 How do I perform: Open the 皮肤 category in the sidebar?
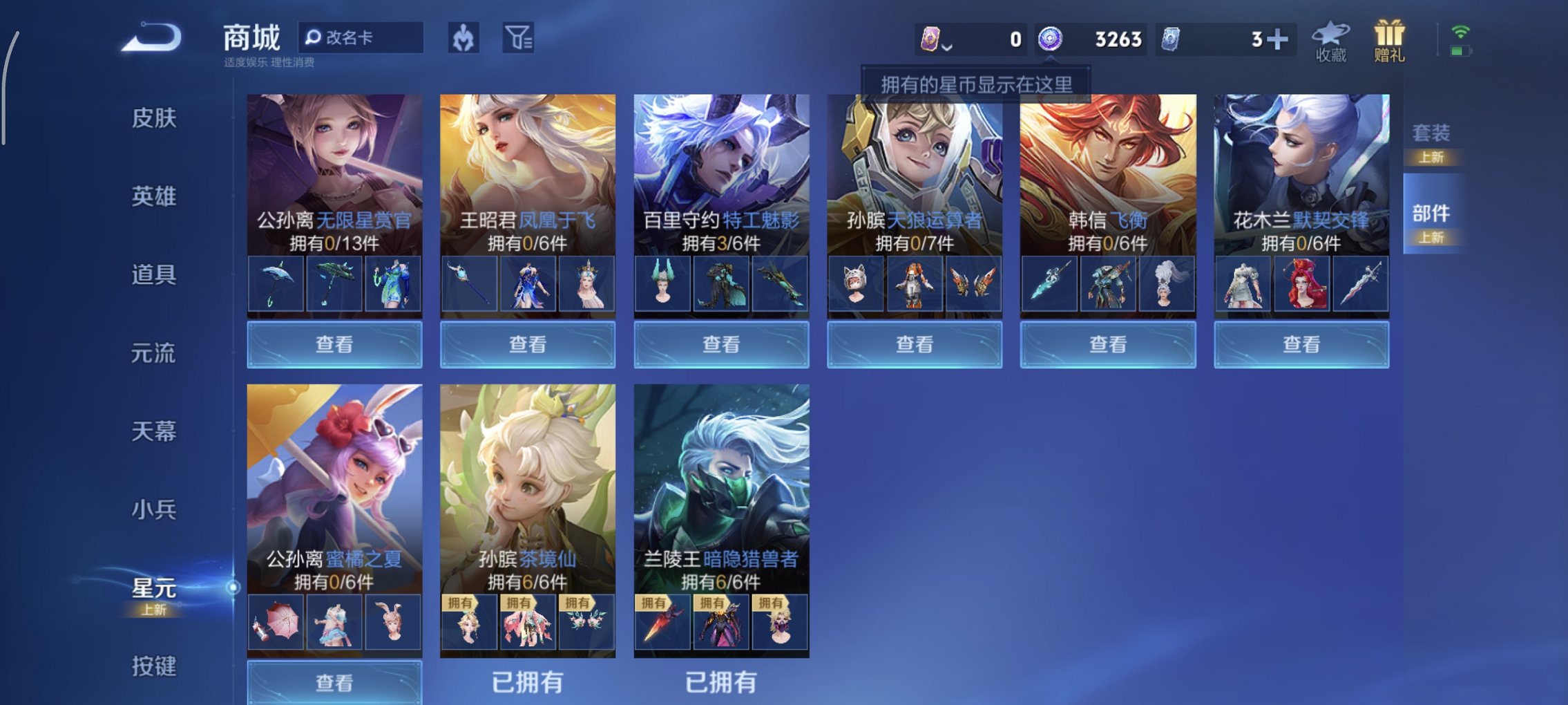coord(155,119)
